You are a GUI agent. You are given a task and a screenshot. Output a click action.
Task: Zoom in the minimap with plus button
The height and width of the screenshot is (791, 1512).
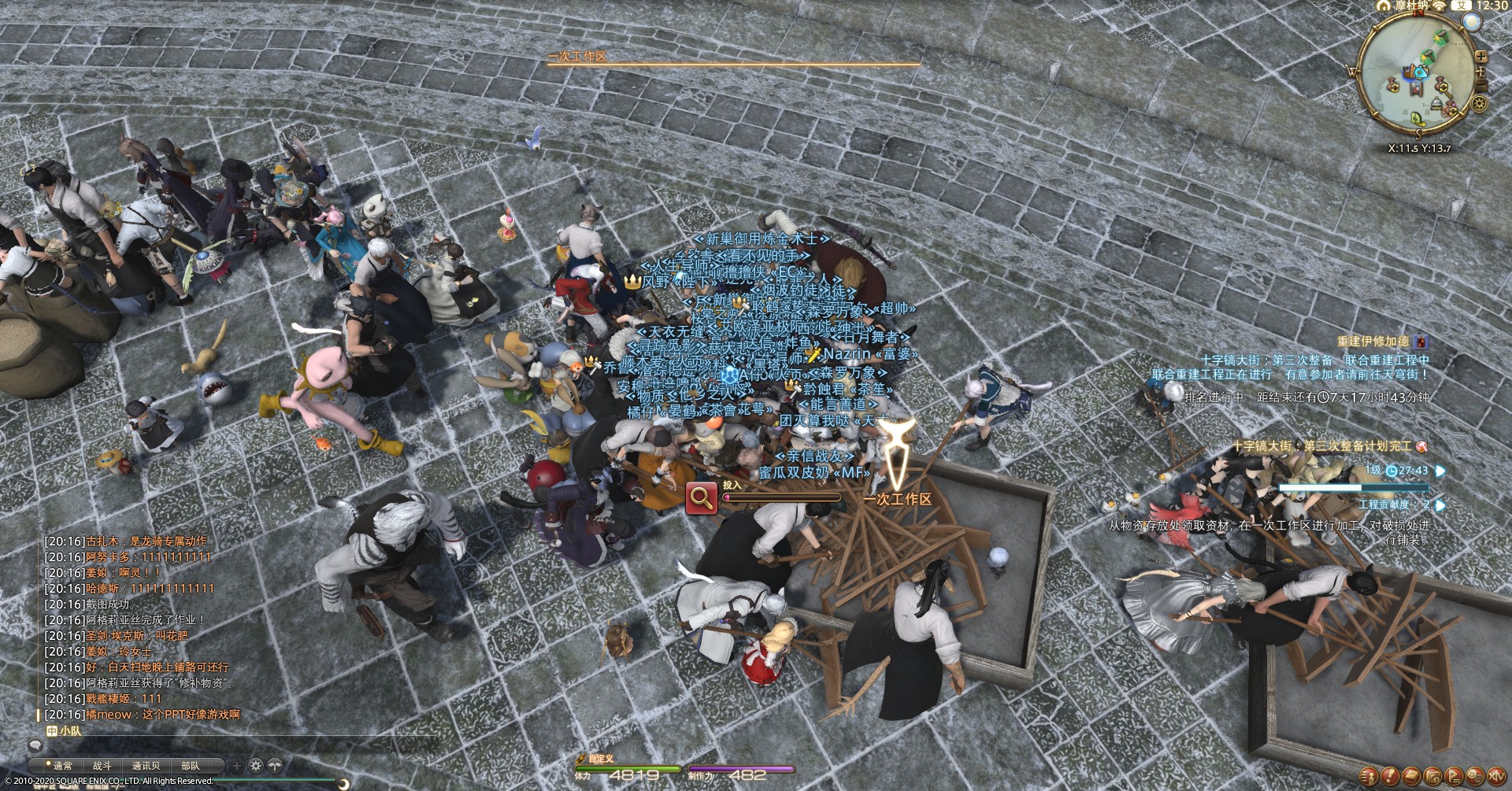(x=1481, y=57)
